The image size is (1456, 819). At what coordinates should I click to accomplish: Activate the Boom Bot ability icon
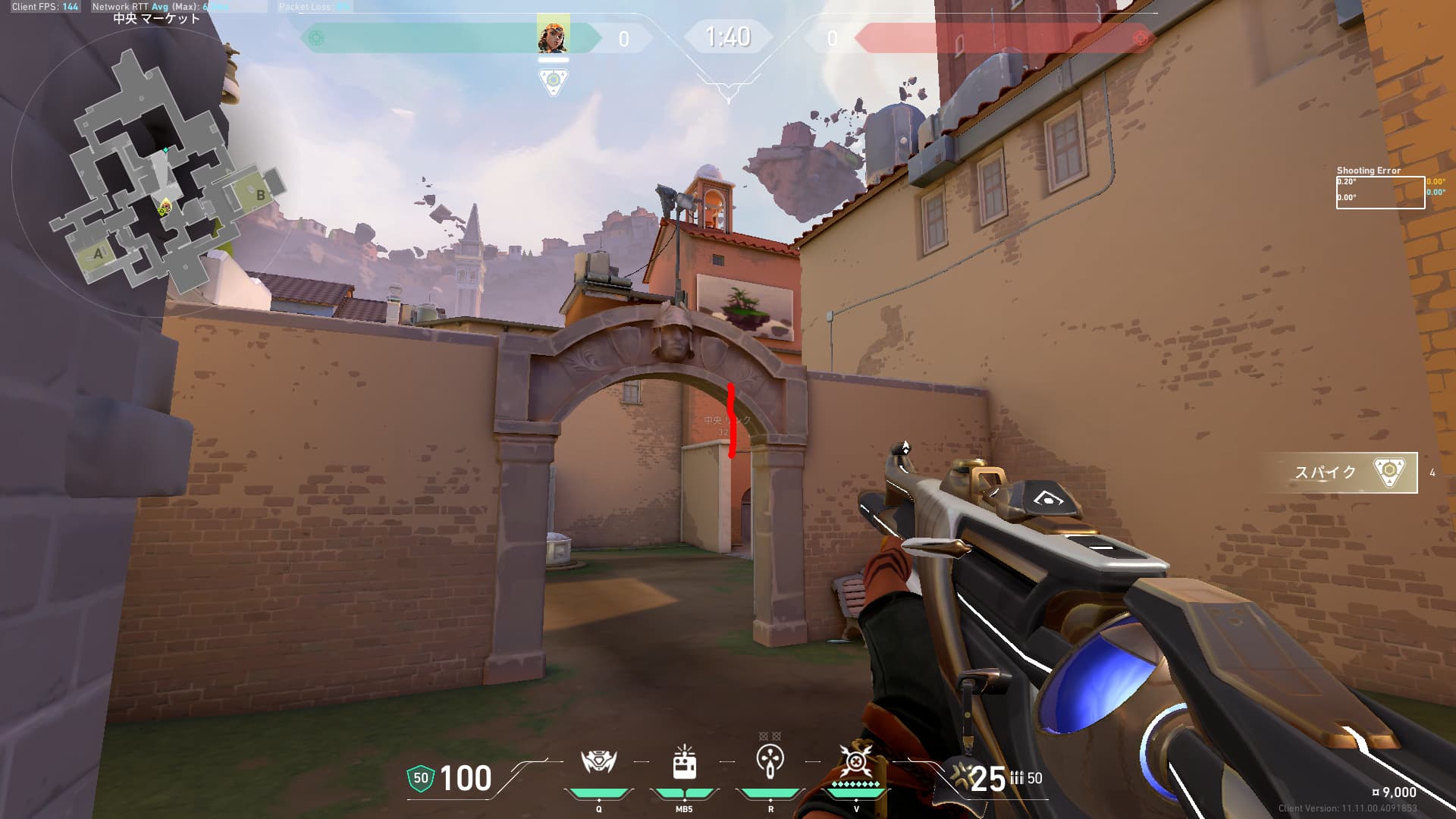[x=598, y=762]
